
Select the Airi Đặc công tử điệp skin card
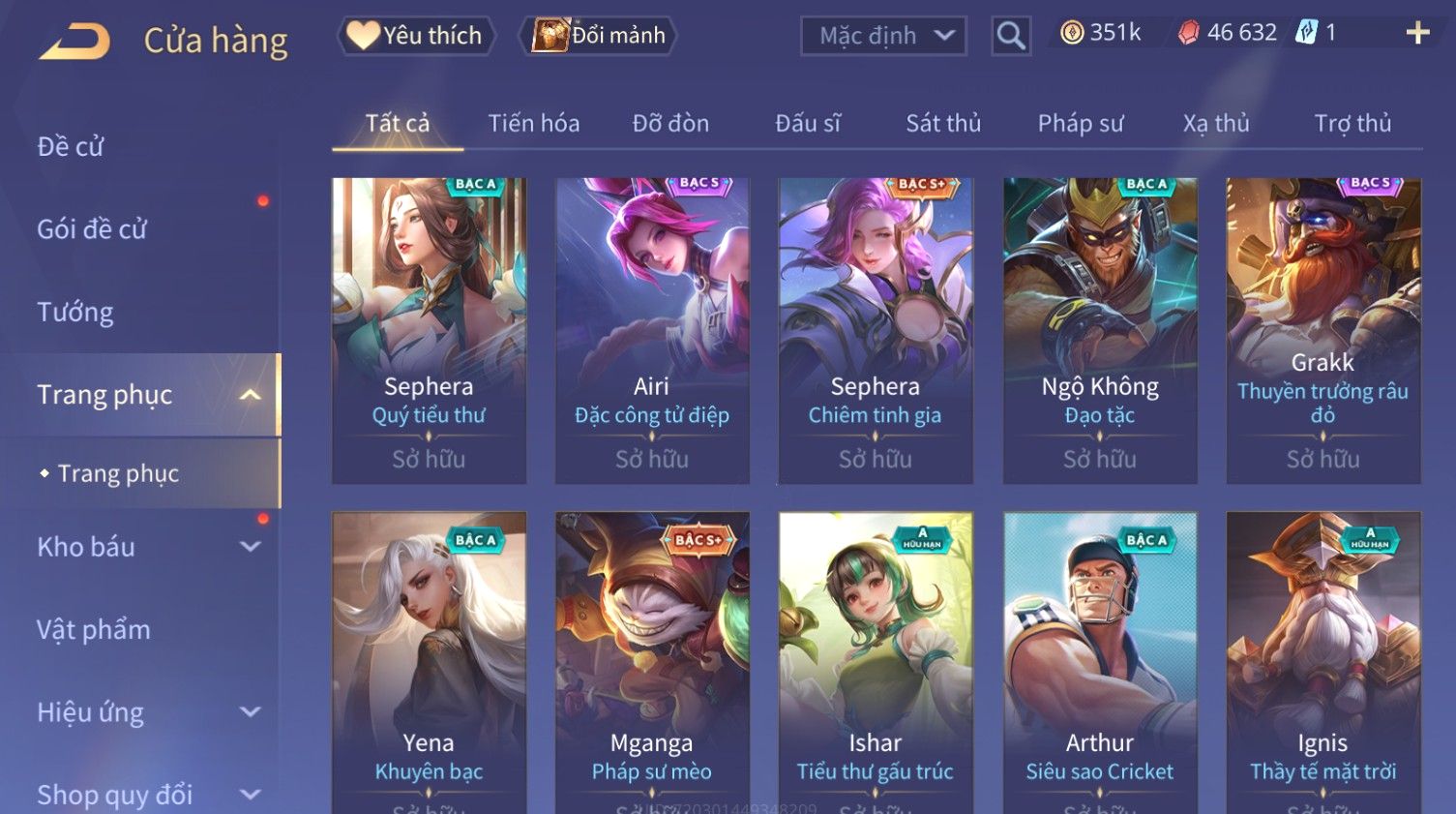point(652,329)
